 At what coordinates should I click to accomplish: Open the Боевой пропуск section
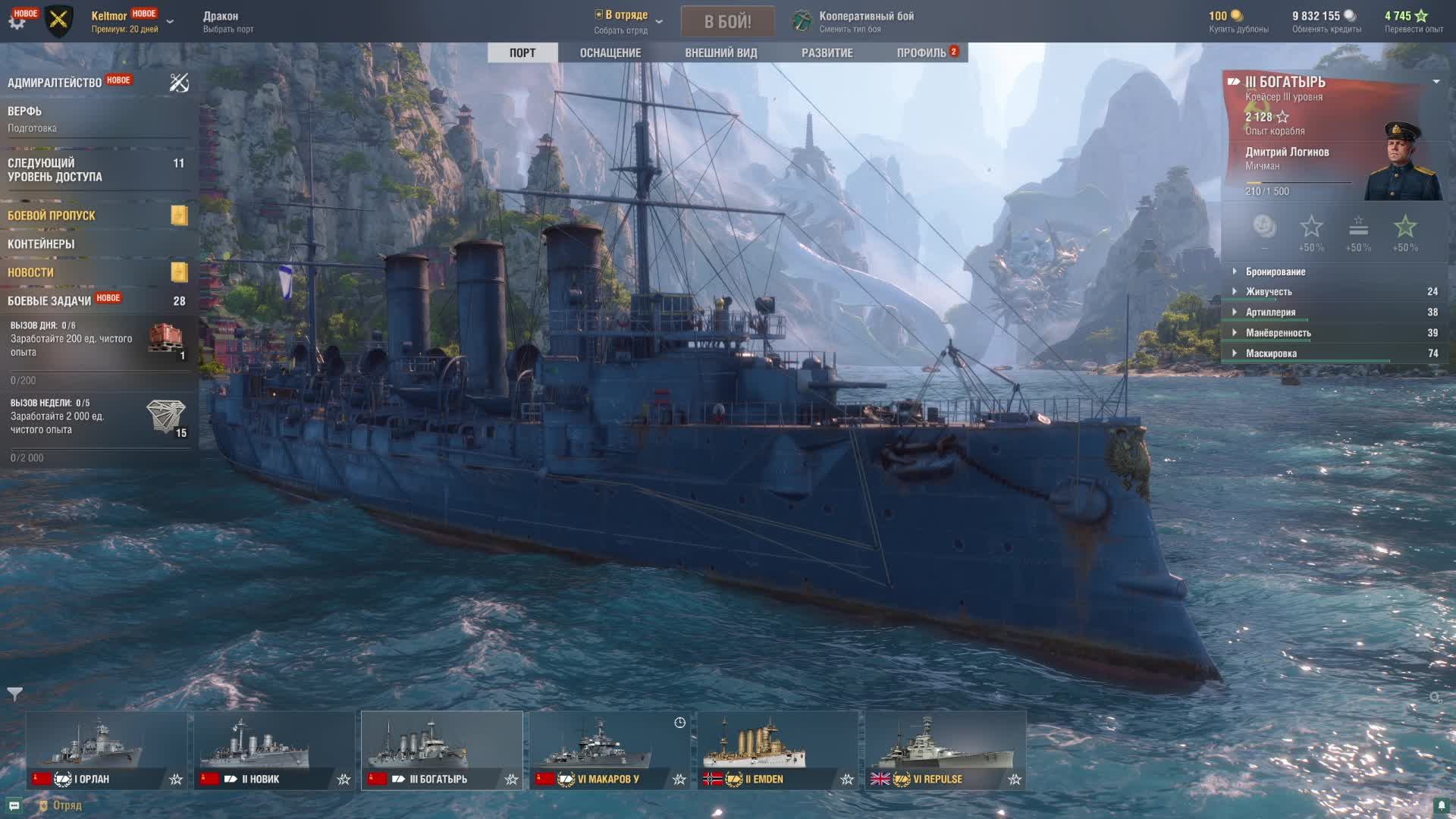click(52, 215)
